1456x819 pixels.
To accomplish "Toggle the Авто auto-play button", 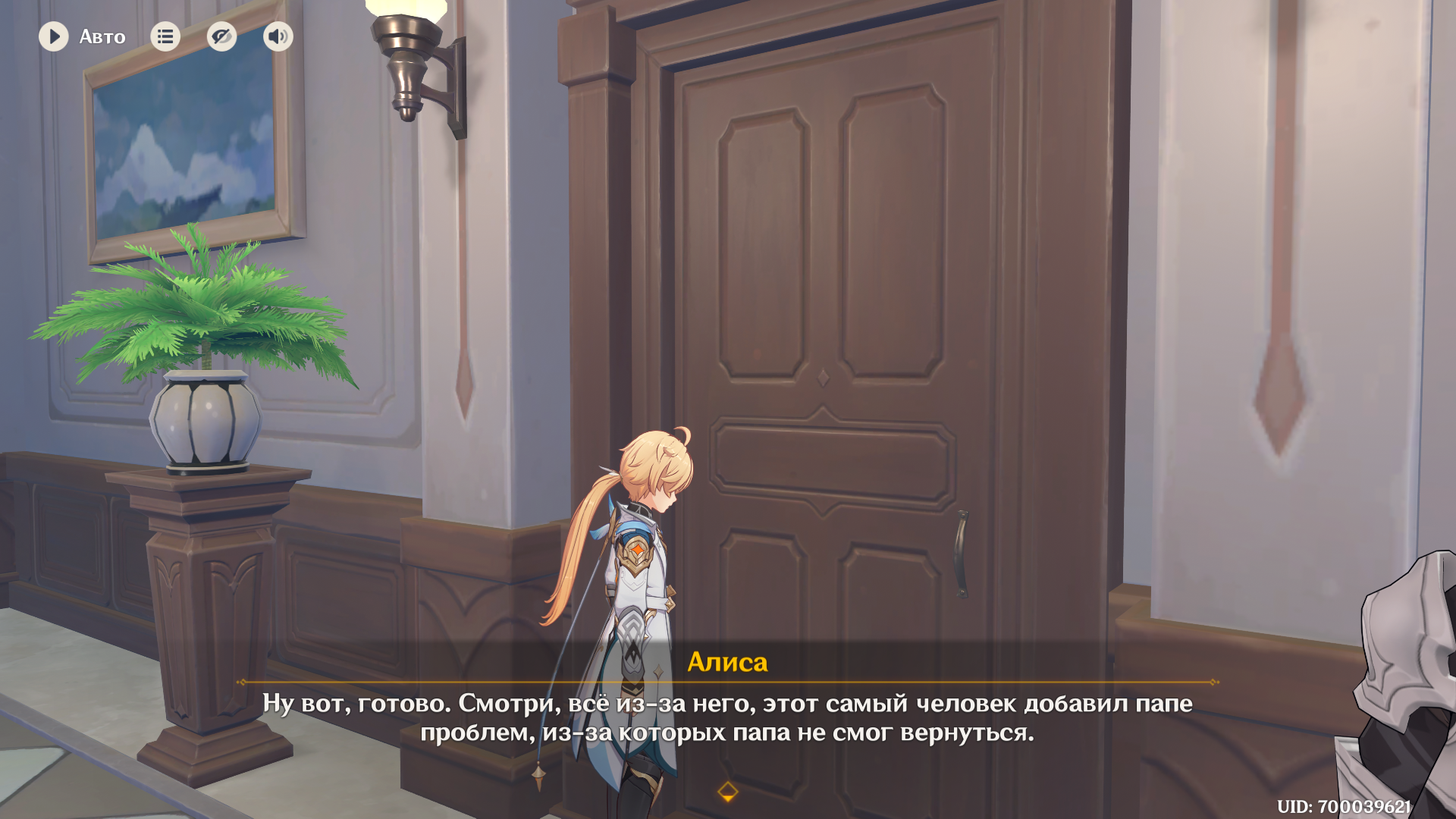I will [x=55, y=36].
